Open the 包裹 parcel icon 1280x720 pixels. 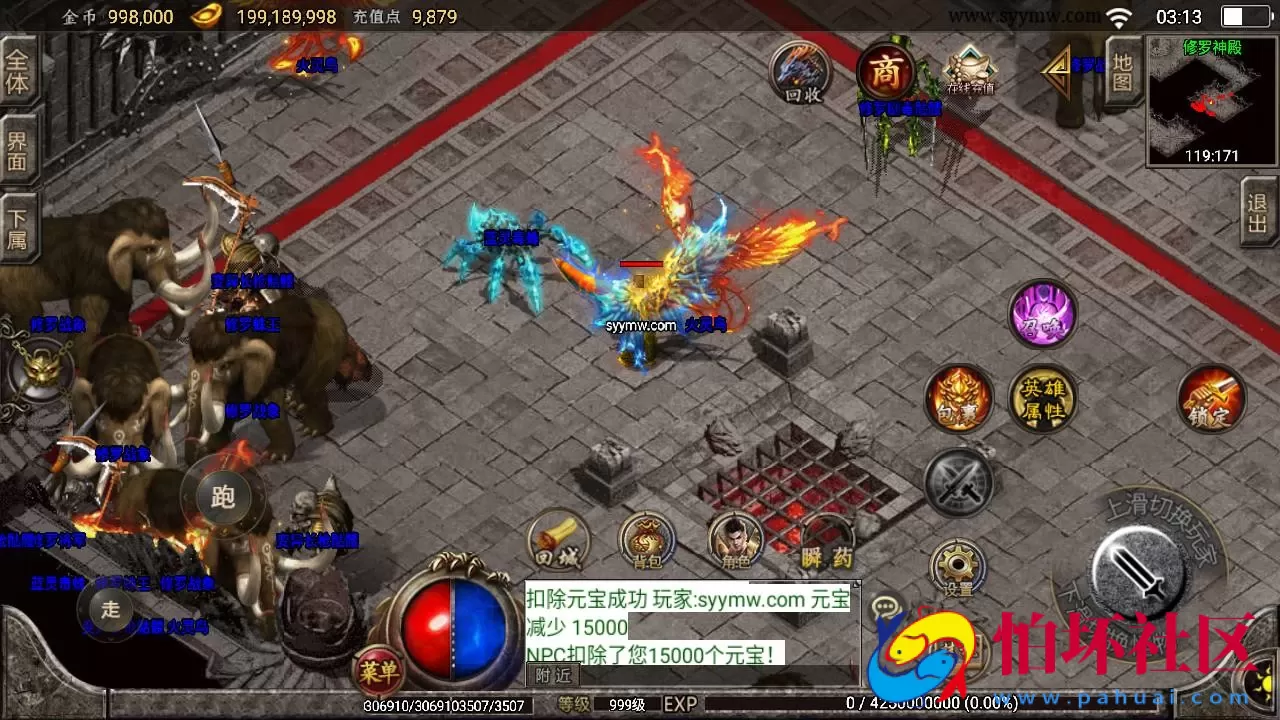(x=959, y=398)
